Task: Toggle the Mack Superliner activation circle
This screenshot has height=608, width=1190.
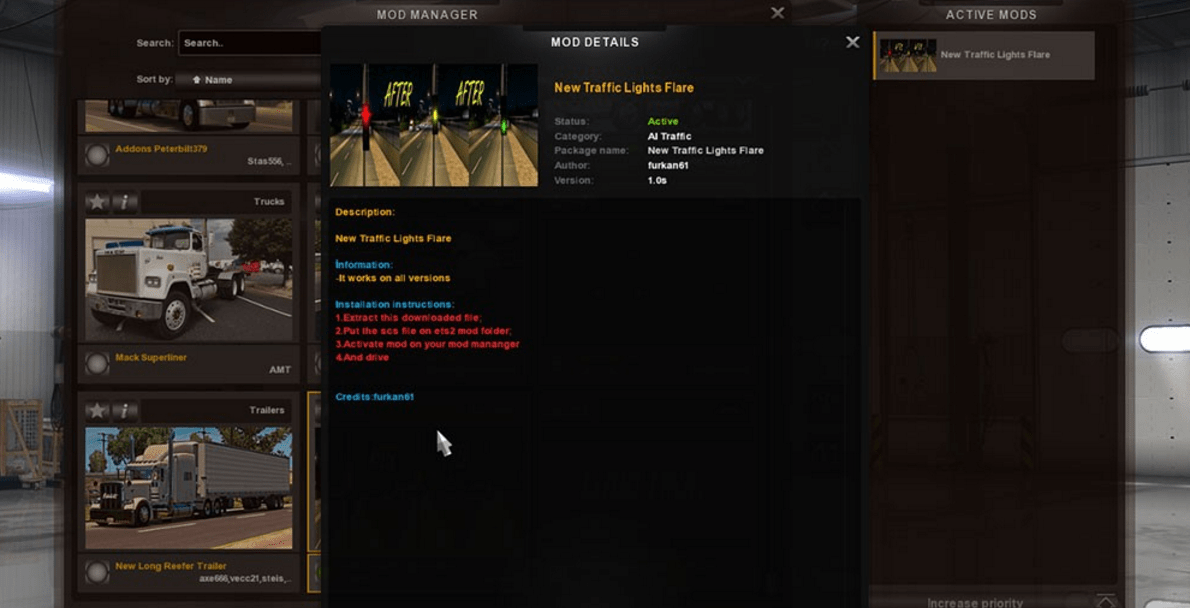Action: pyautogui.click(x=97, y=364)
